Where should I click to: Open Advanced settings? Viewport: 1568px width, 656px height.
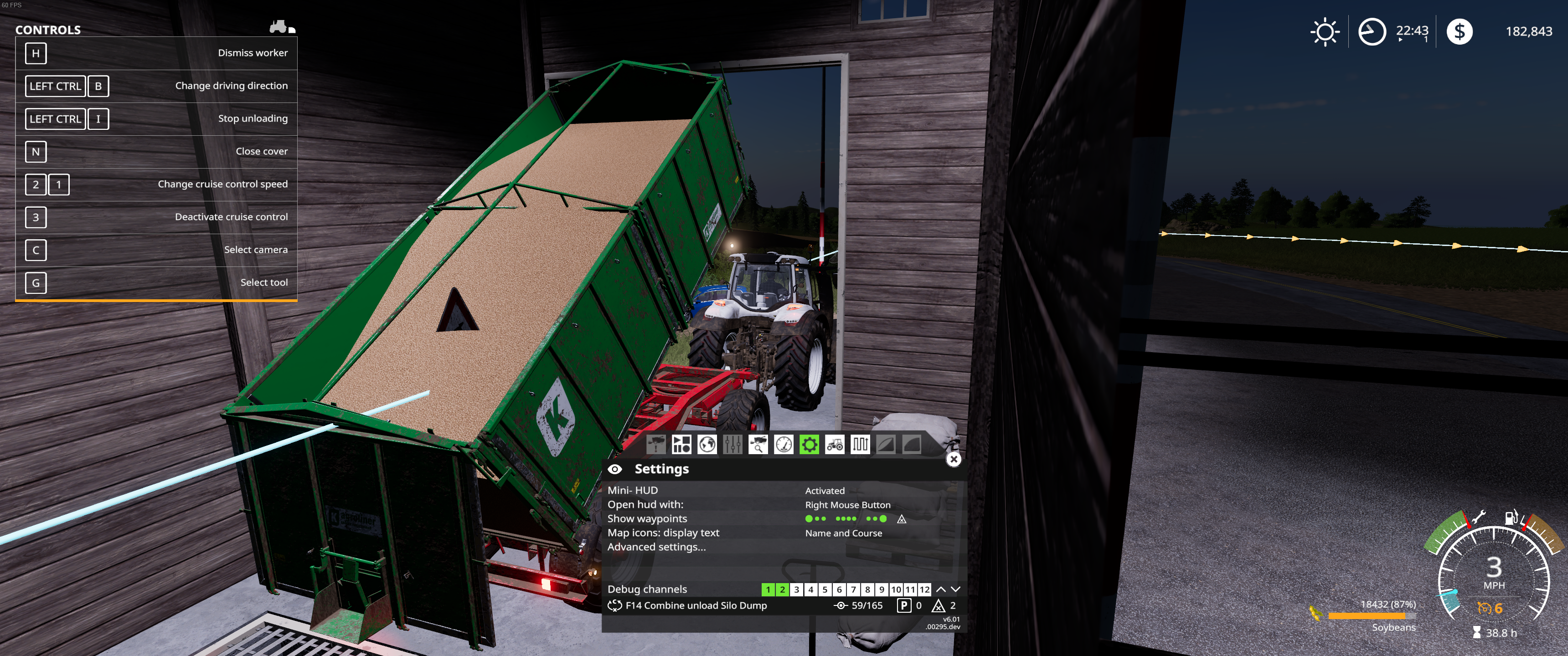click(x=656, y=547)
